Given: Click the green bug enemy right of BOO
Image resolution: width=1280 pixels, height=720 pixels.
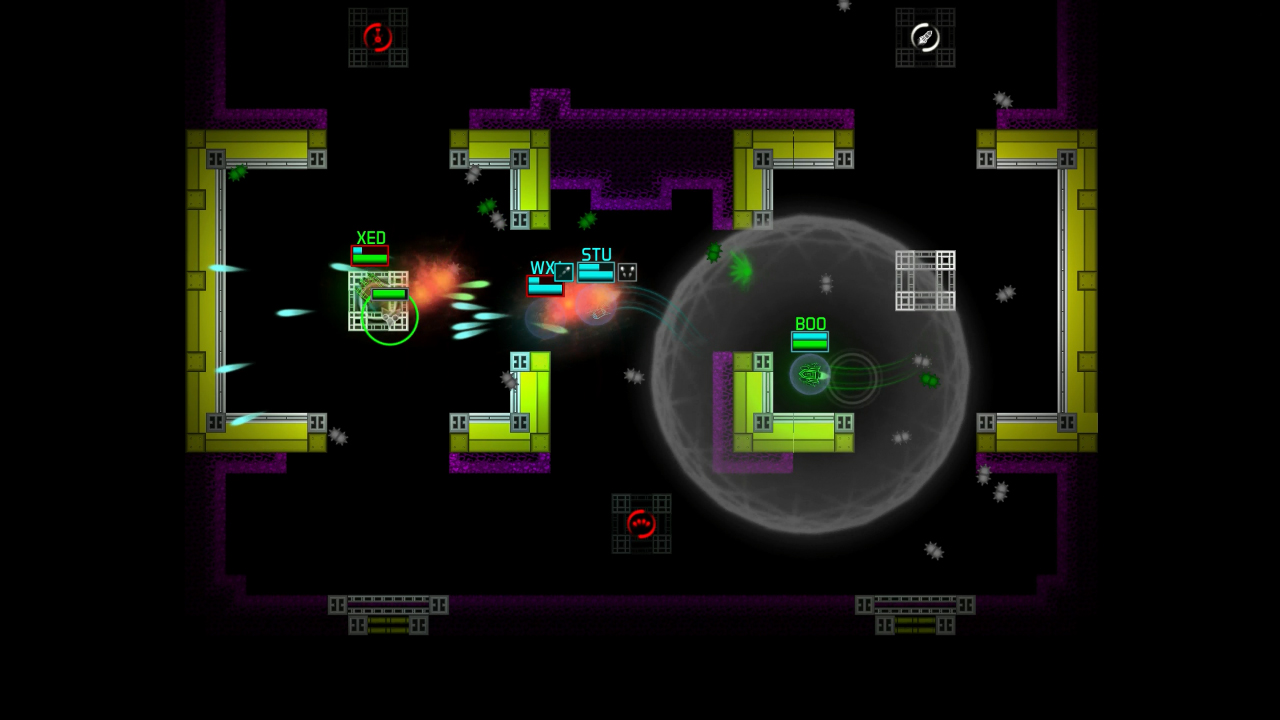Looking at the screenshot, I should [x=928, y=381].
